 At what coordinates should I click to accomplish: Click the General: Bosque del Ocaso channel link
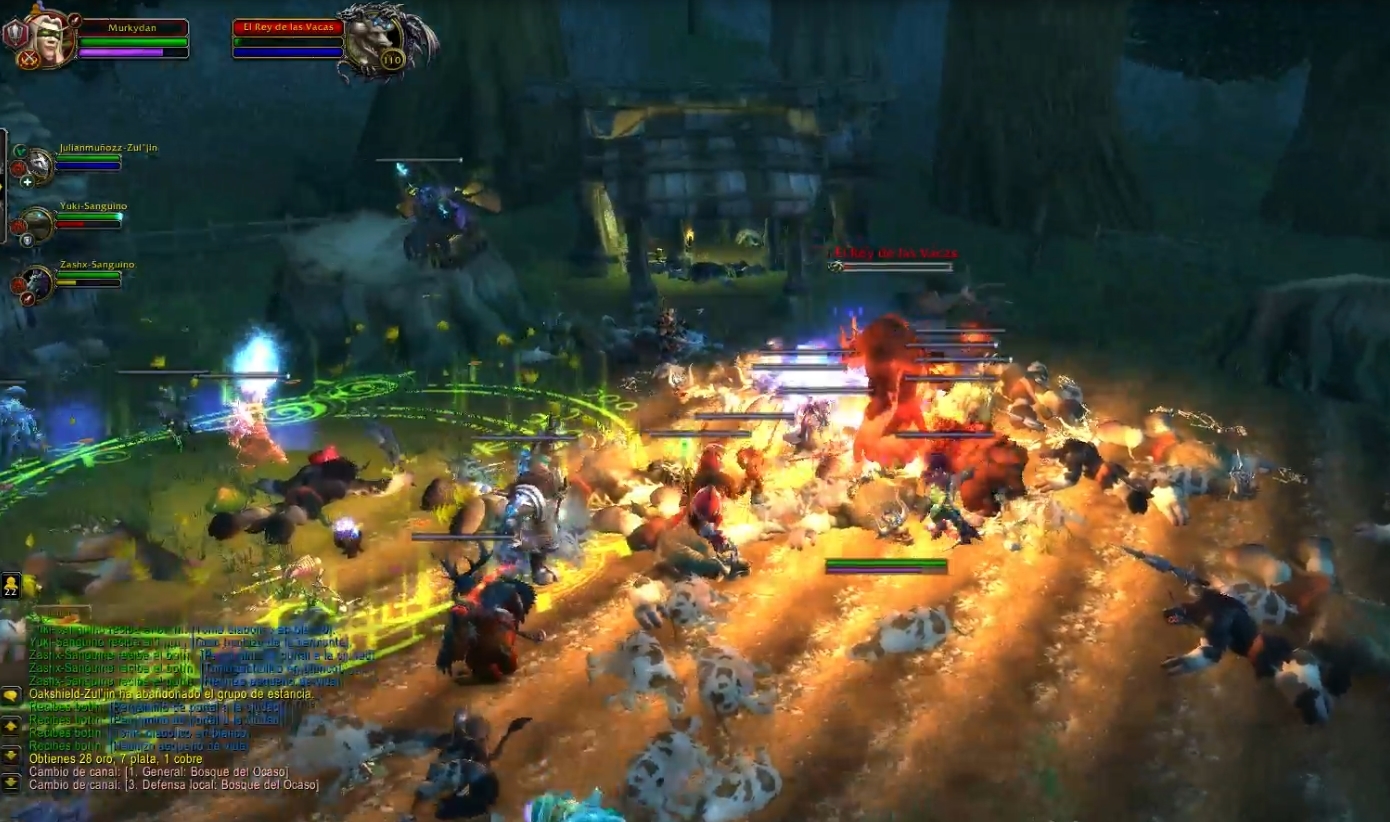pyautogui.click(x=189, y=772)
